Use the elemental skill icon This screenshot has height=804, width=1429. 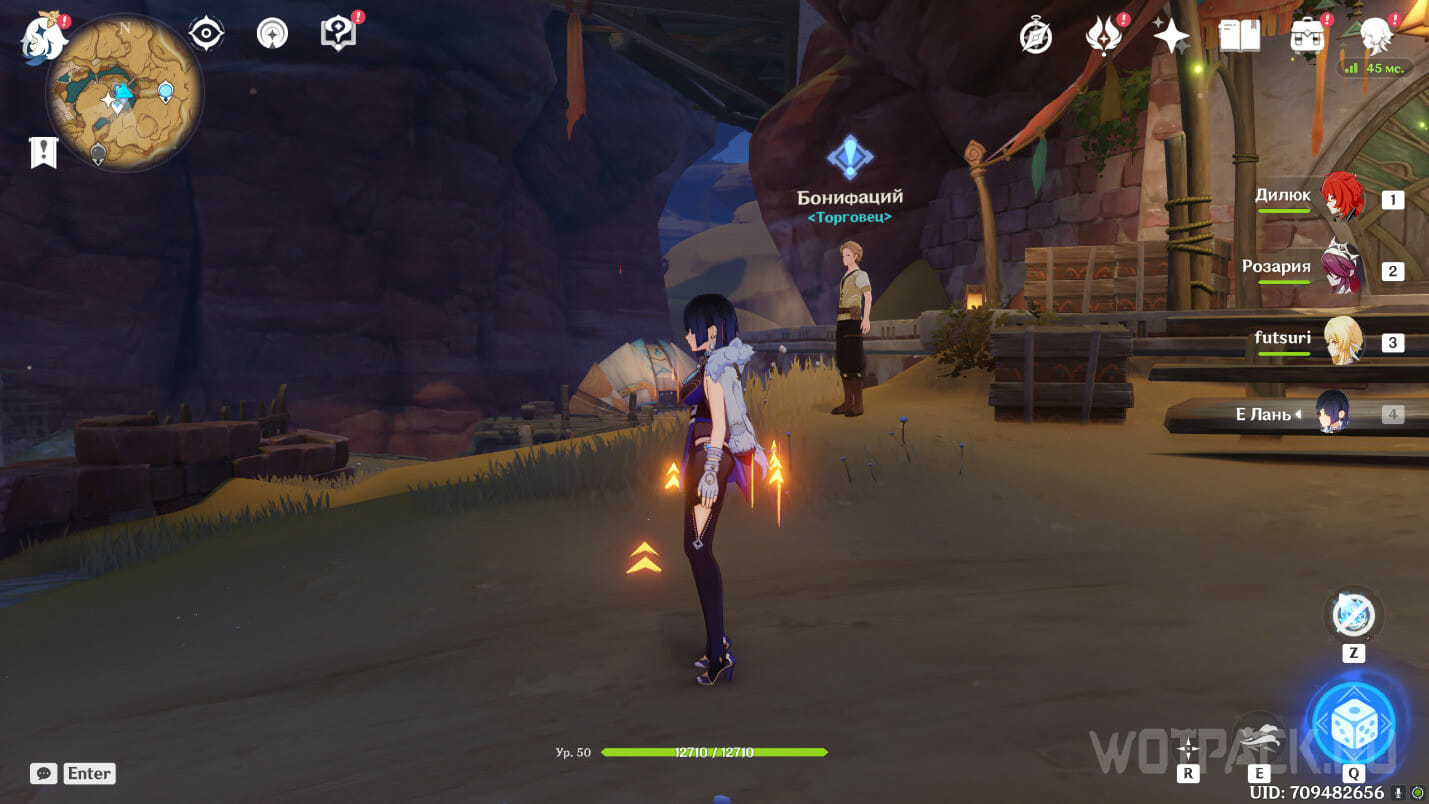(x=1258, y=736)
